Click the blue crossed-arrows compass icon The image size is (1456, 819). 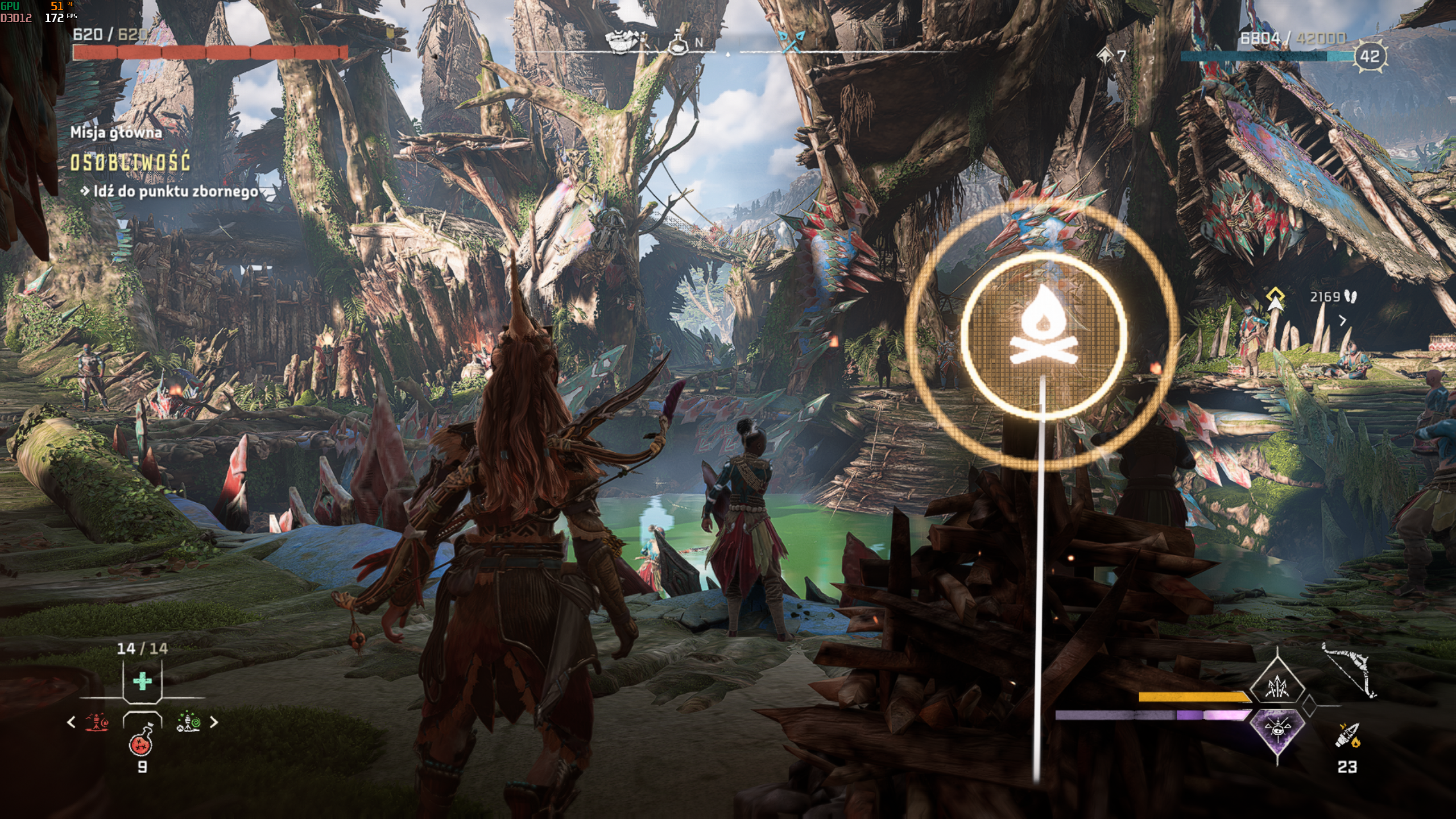[791, 42]
